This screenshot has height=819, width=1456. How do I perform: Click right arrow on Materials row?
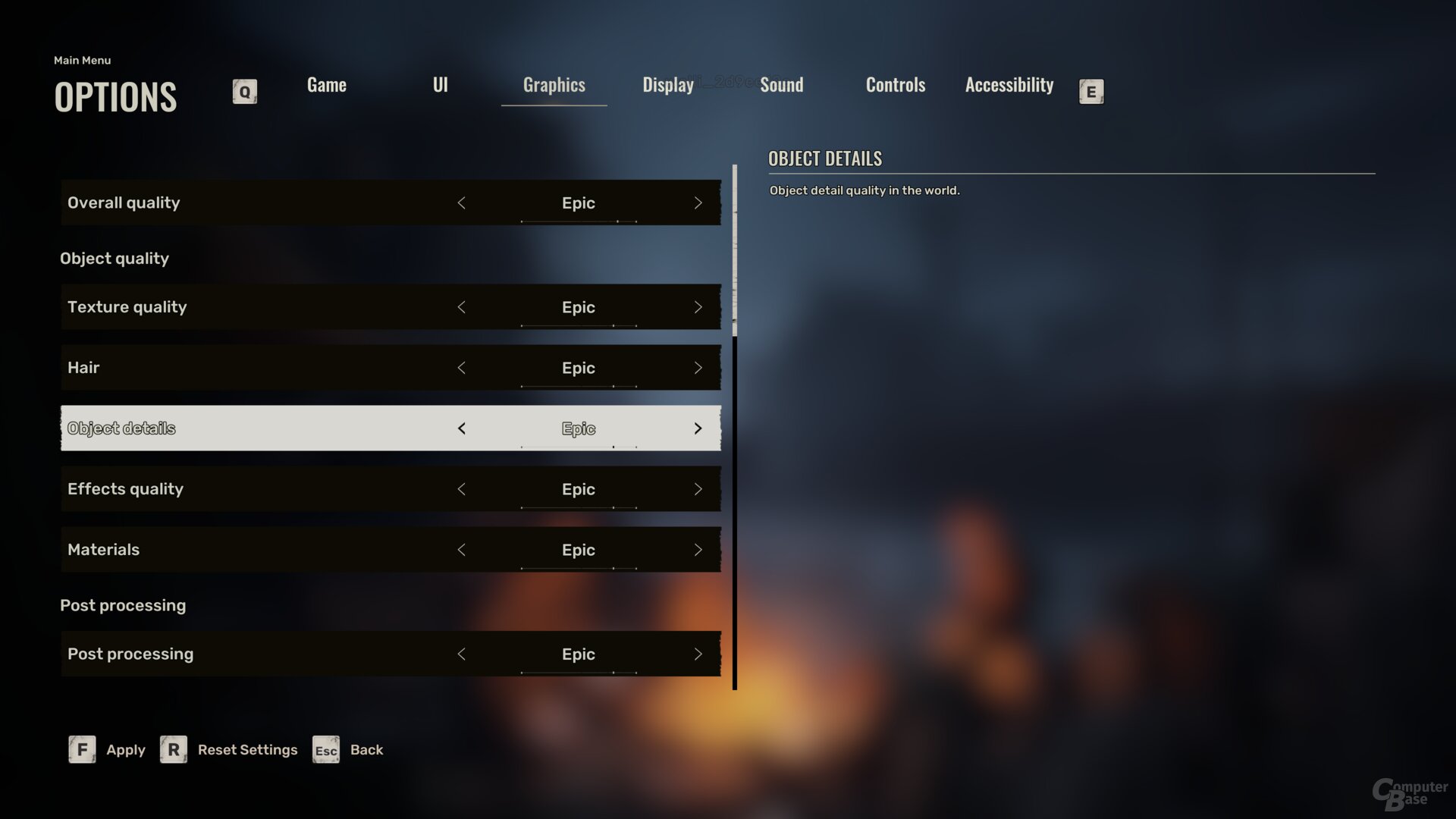(698, 550)
